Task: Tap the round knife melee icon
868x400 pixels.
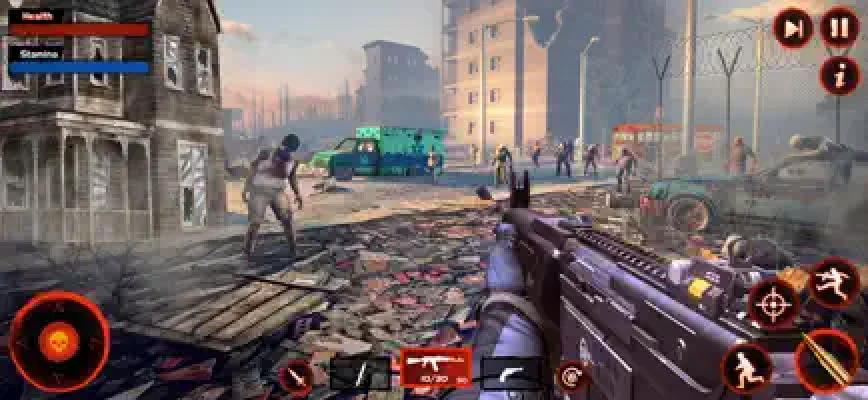Action: tap(296, 377)
